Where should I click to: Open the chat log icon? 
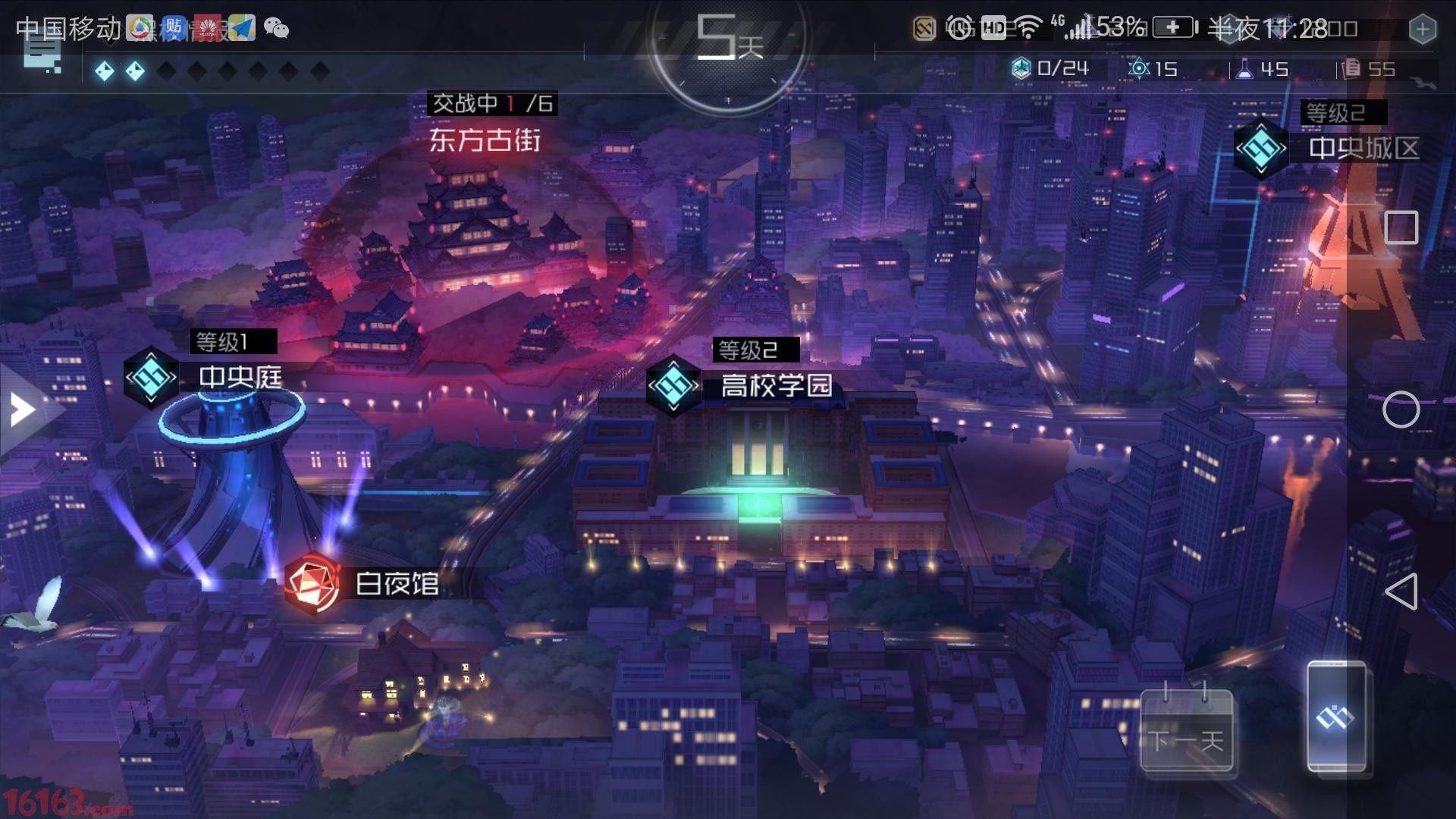(x=42, y=53)
